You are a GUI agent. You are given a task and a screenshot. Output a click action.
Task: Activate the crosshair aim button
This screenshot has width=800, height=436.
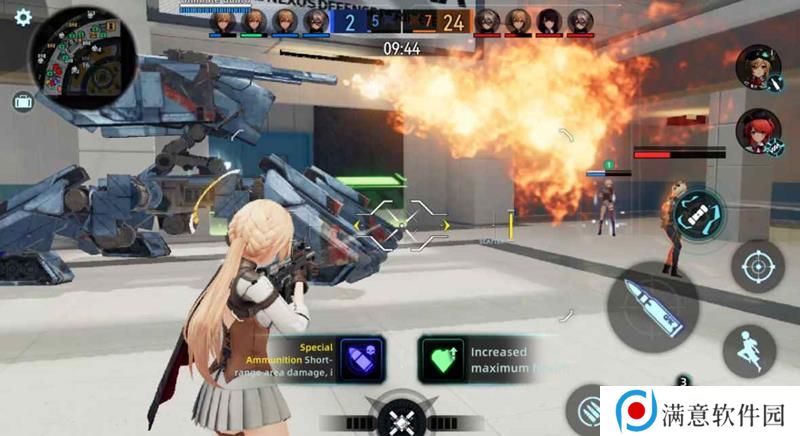[757, 266]
